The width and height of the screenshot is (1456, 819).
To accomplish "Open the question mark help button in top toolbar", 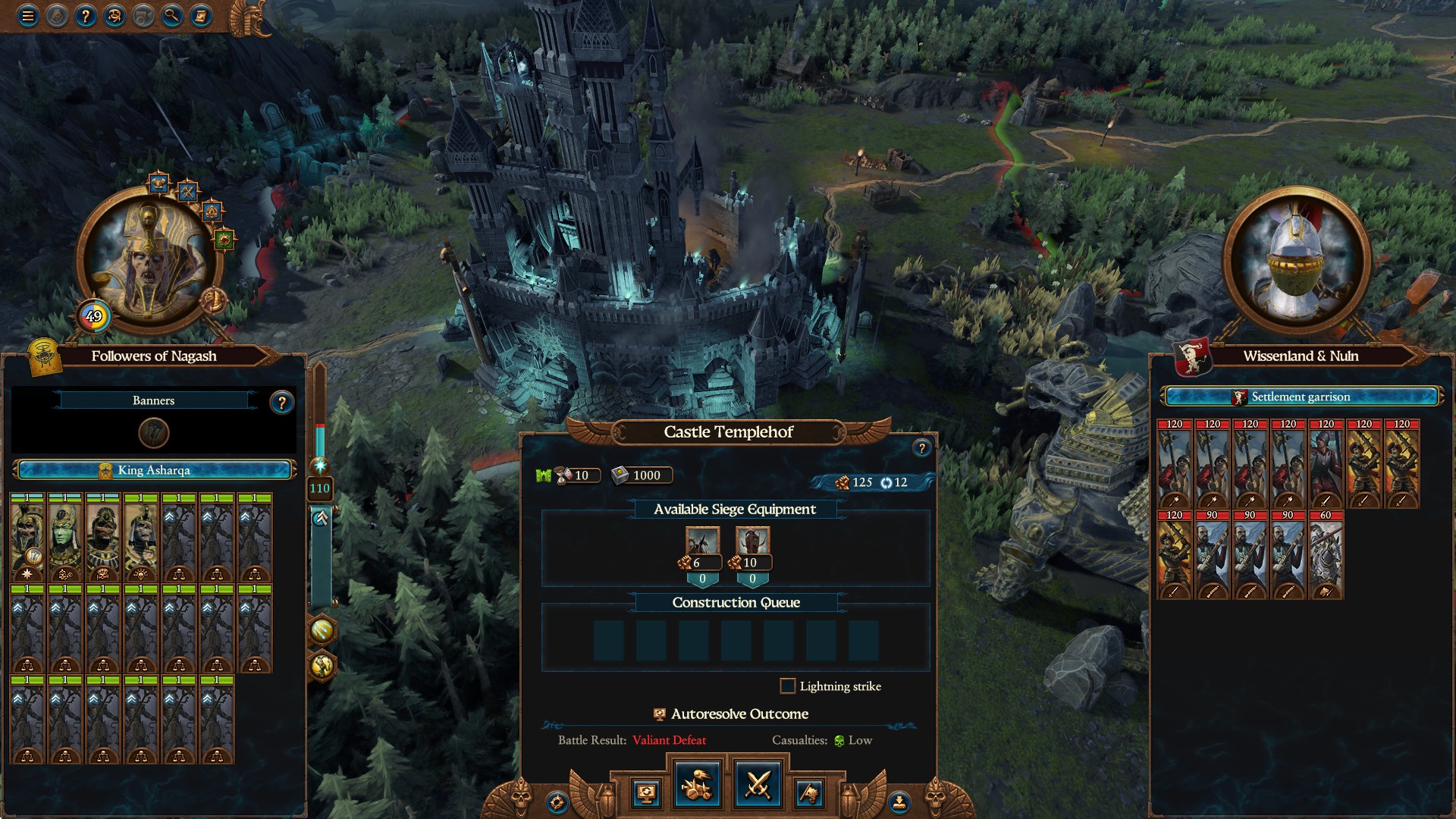I will (86, 15).
